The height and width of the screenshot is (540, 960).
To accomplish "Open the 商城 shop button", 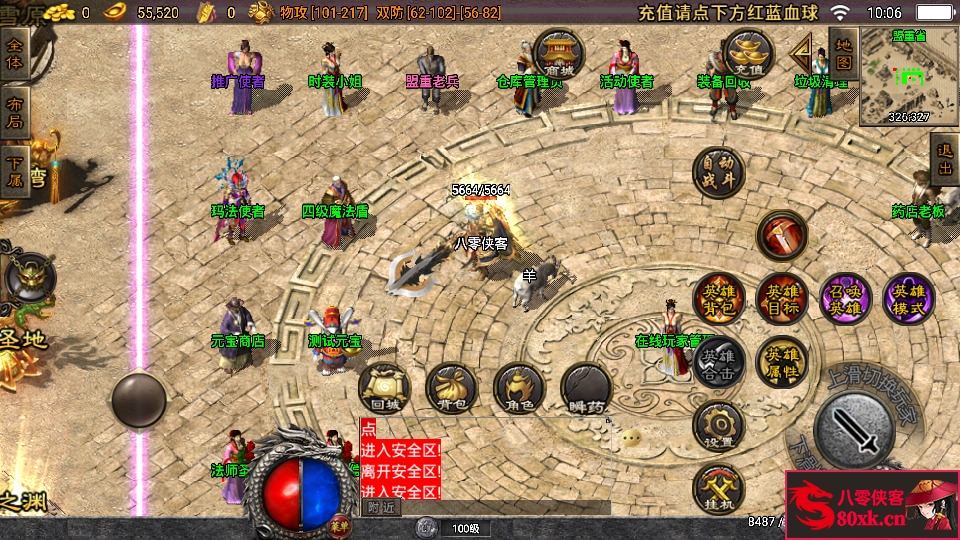I will [x=560, y=52].
